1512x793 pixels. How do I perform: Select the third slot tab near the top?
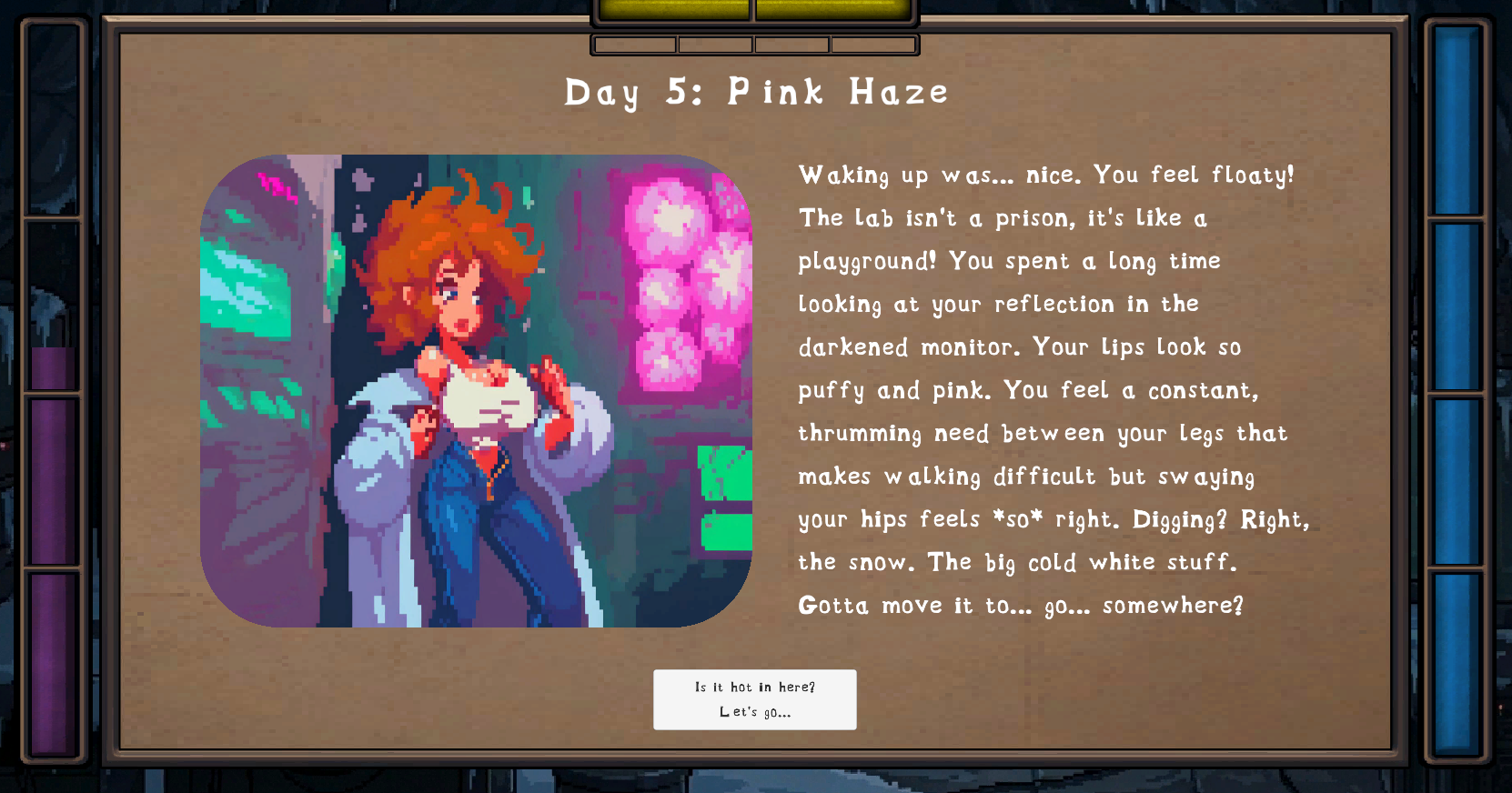[x=791, y=44]
